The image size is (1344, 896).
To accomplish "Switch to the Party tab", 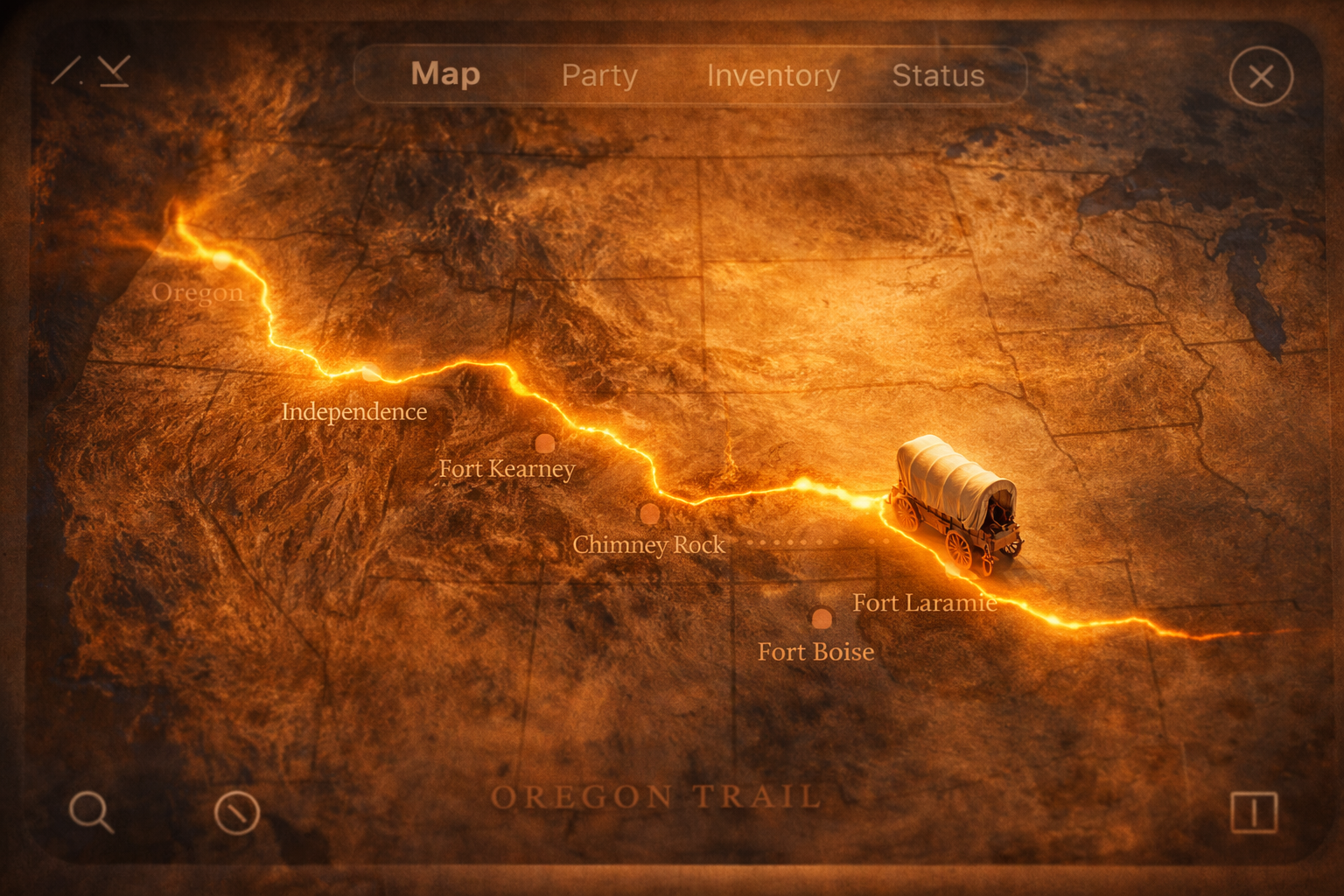I will tap(599, 76).
